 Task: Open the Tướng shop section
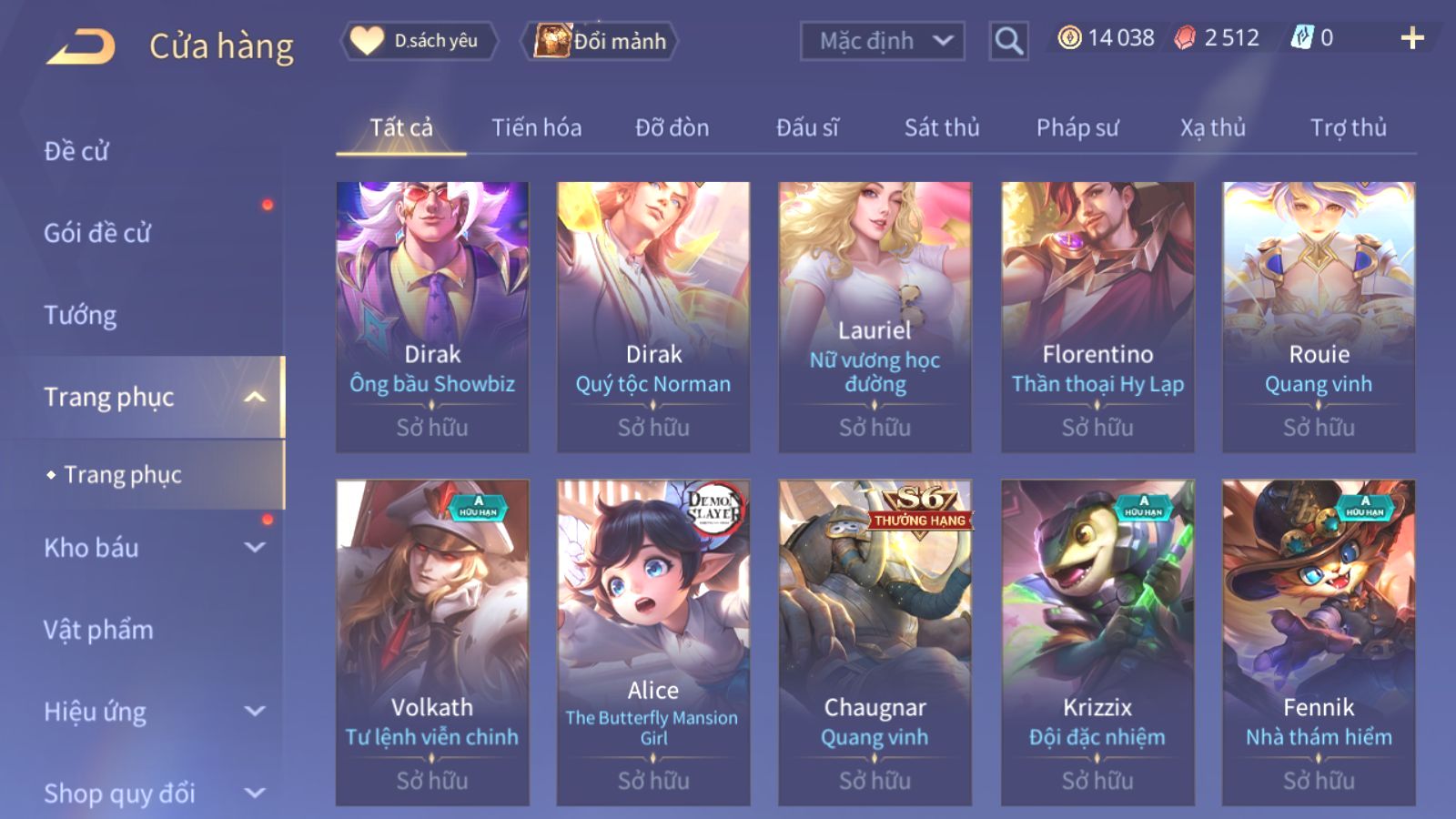[x=80, y=315]
